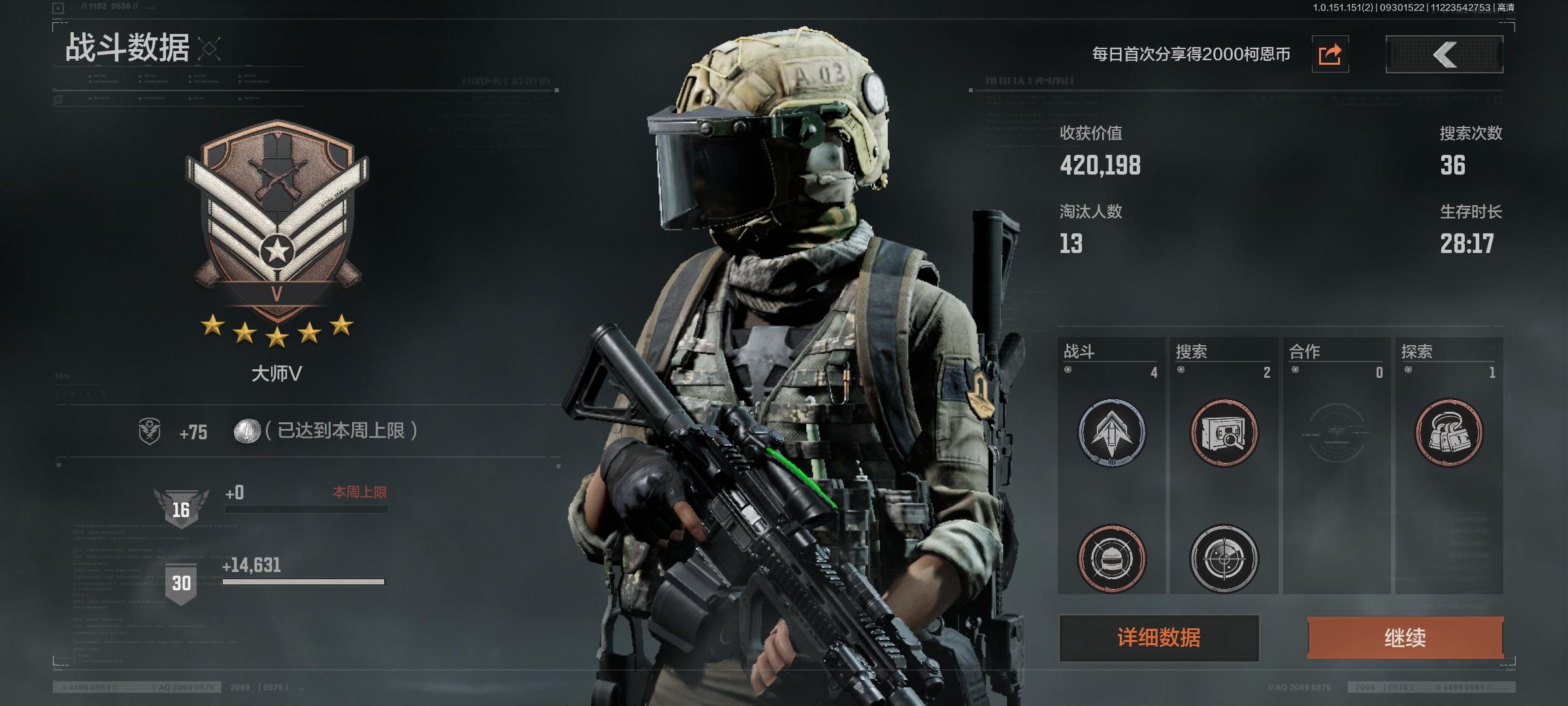The height and width of the screenshot is (706, 1568).
Task: Open the 详细数据 detailed stats
Action: click(1158, 637)
